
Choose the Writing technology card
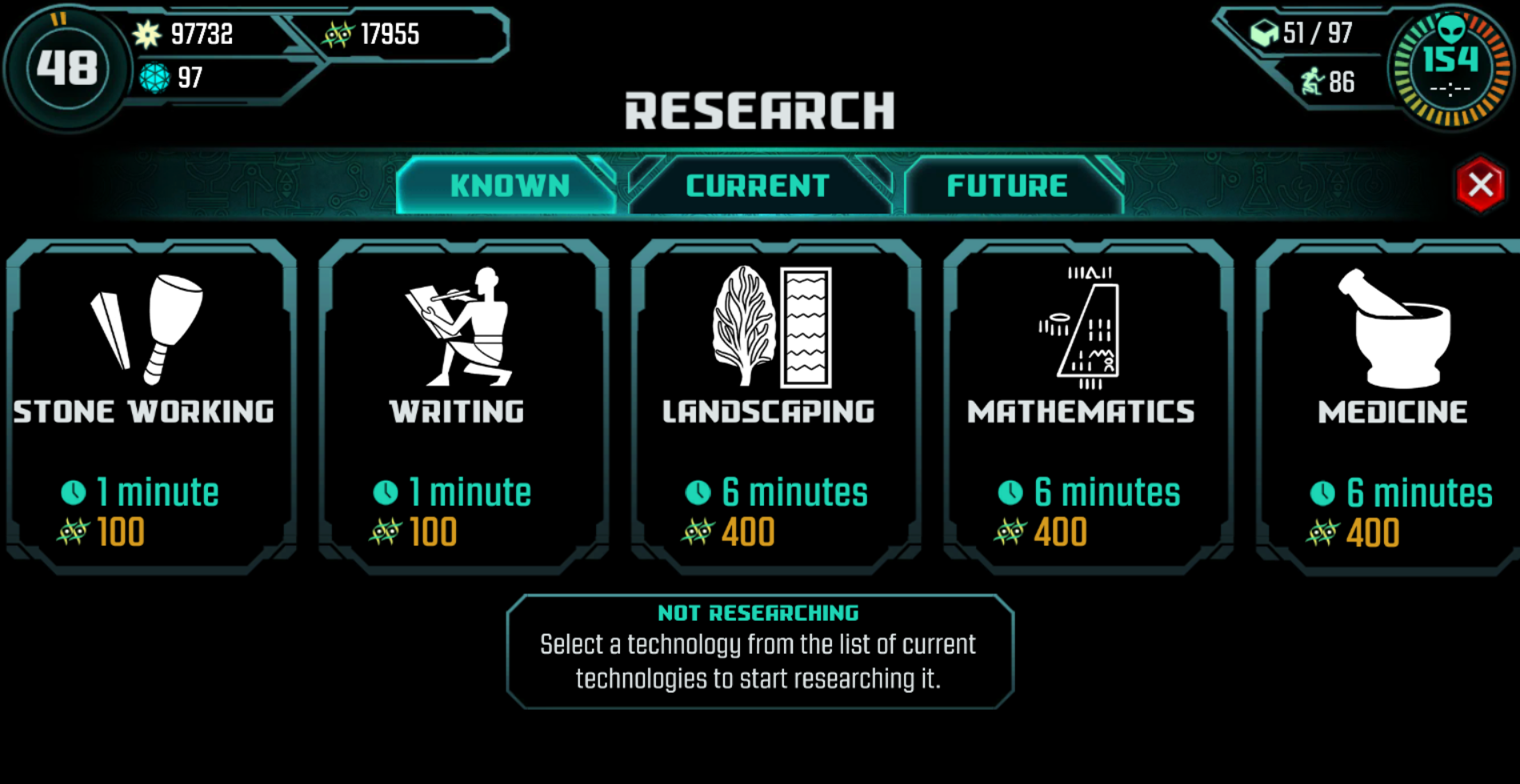[x=463, y=406]
